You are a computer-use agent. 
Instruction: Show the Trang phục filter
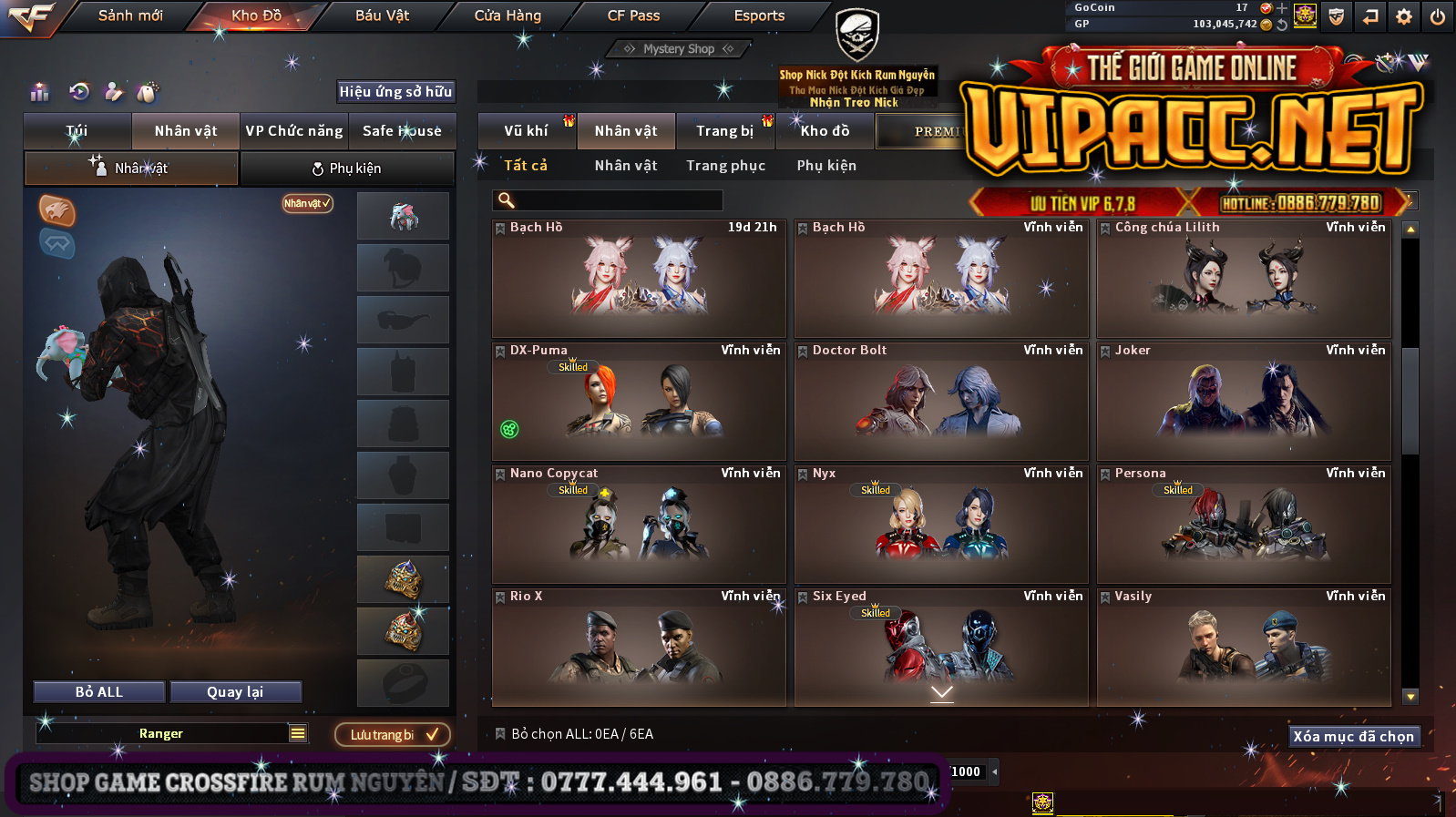725,166
